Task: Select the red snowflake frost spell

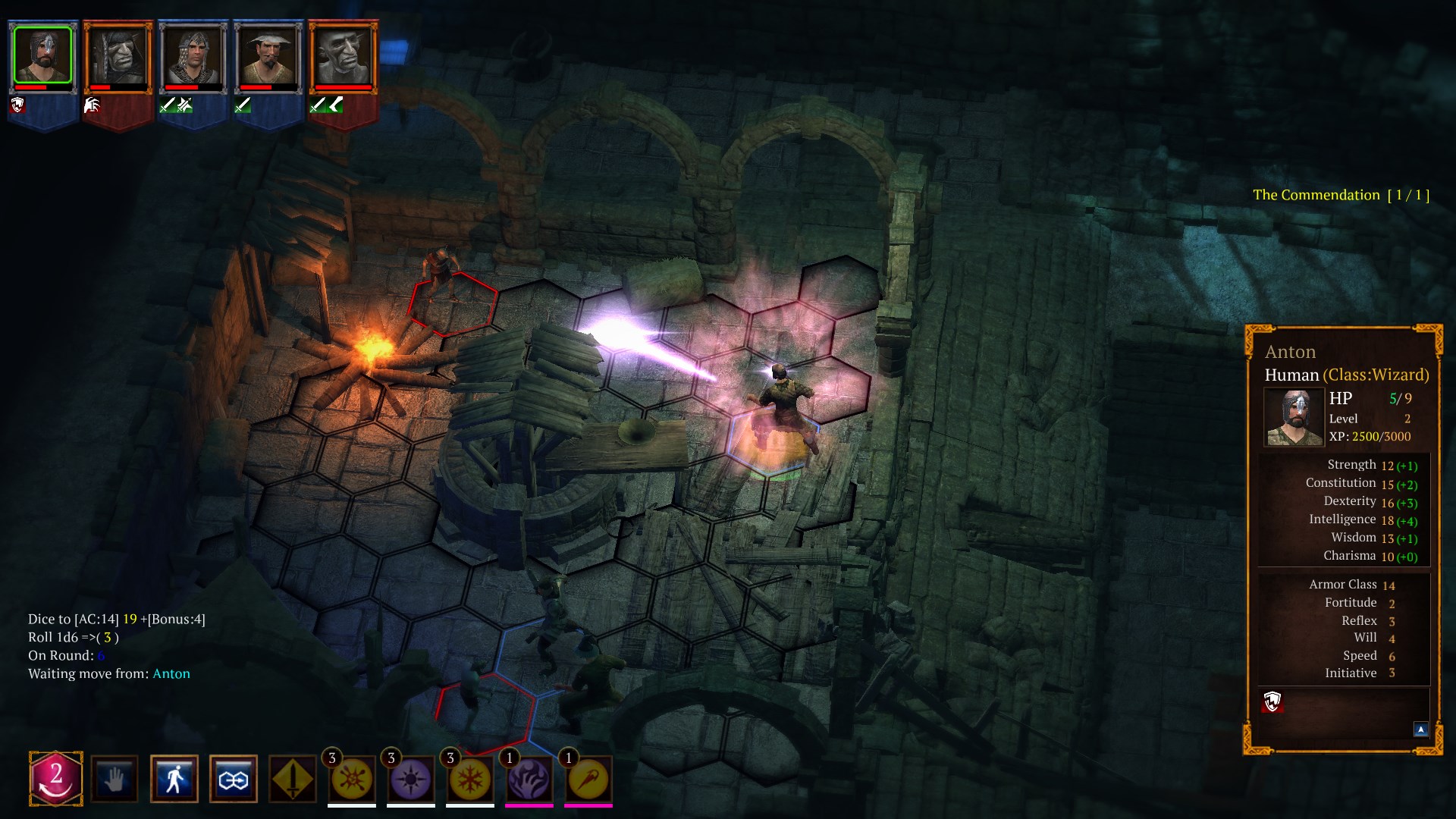Action: [470, 779]
